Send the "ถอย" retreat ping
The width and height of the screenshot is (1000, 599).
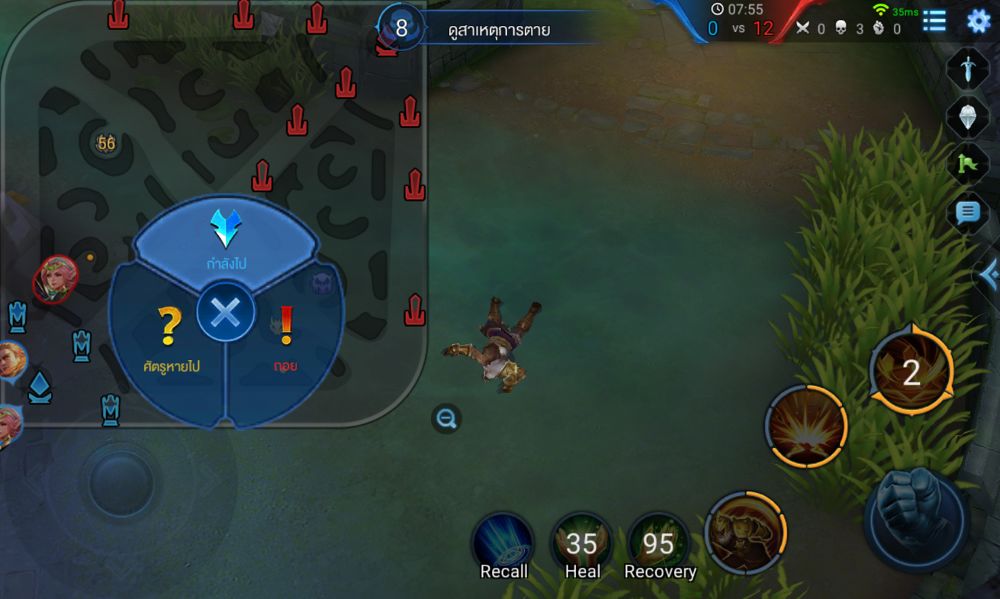(x=286, y=338)
